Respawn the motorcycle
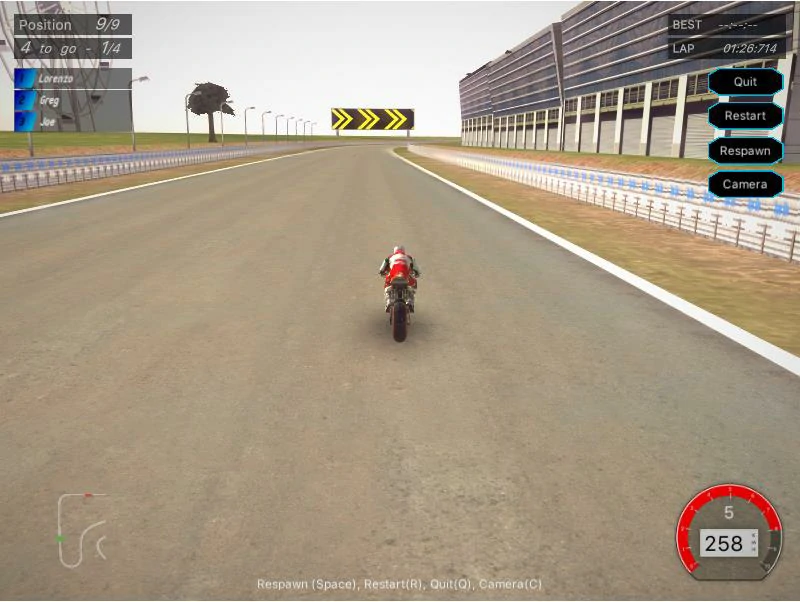The image size is (800, 602). tap(745, 150)
